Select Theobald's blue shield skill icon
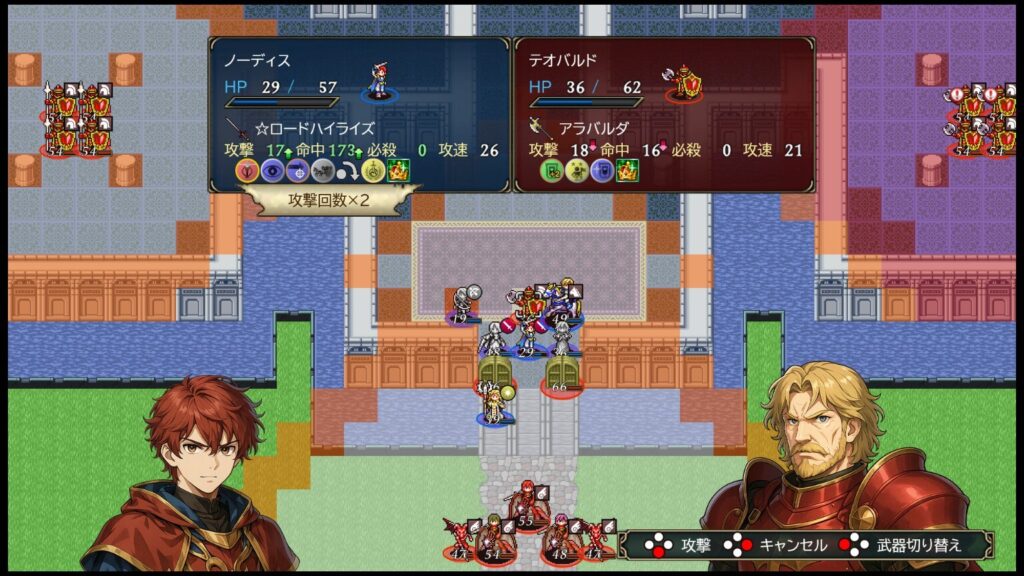The image size is (1024, 576). point(602,171)
